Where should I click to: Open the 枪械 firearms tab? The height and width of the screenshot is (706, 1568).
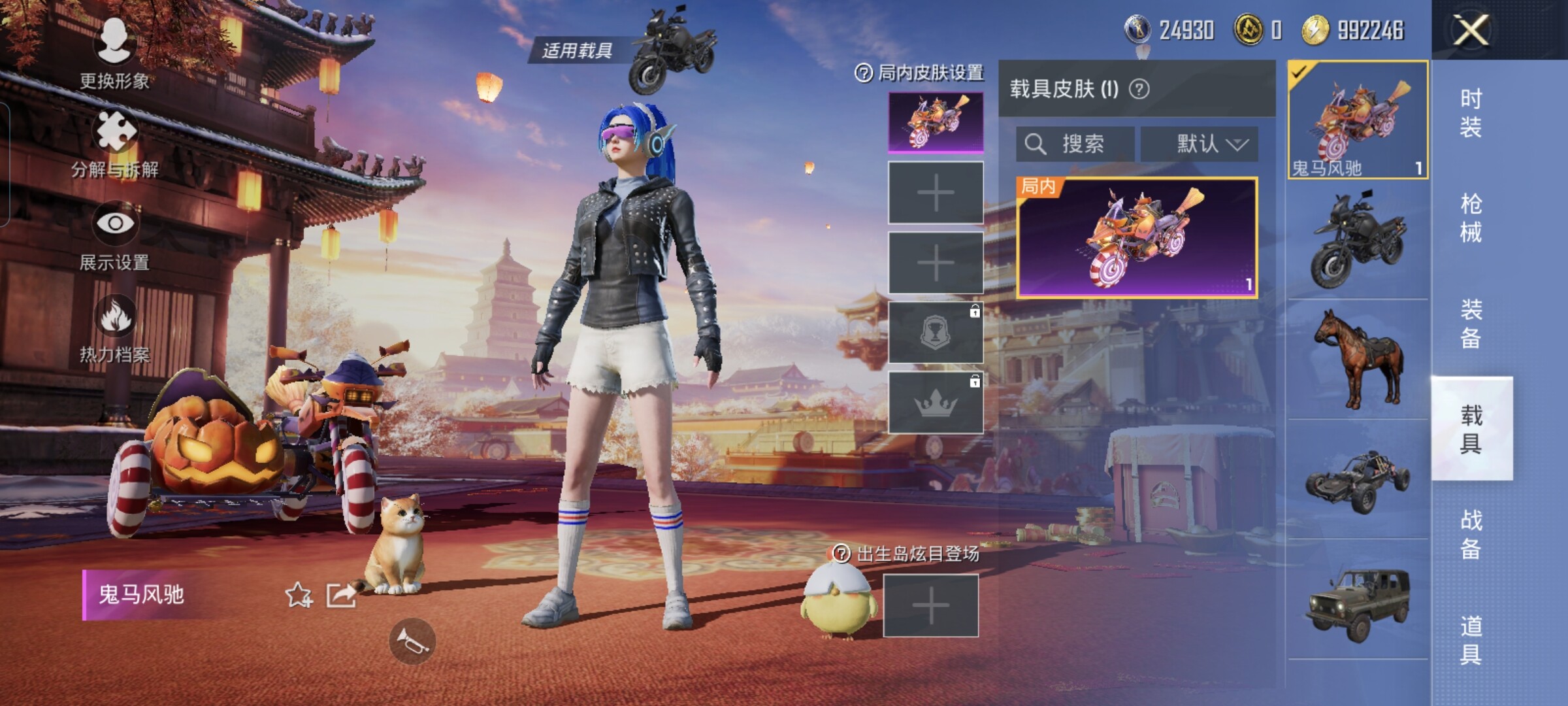[x=1471, y=218]
